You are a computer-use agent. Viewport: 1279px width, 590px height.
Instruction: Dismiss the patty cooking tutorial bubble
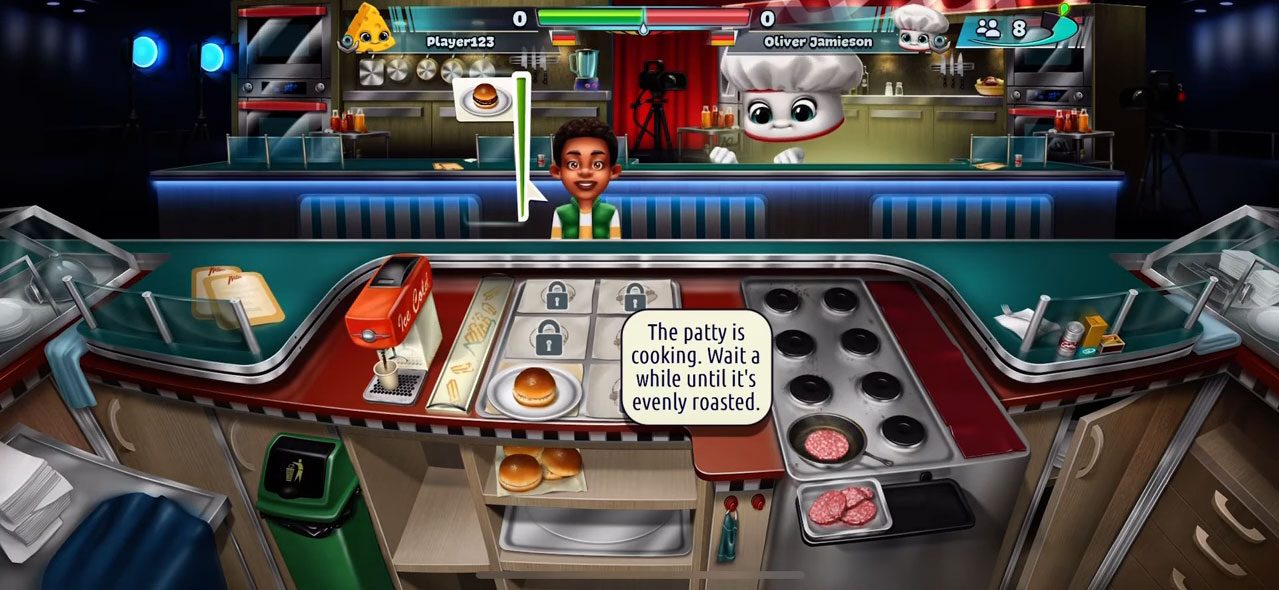point(696,367)
